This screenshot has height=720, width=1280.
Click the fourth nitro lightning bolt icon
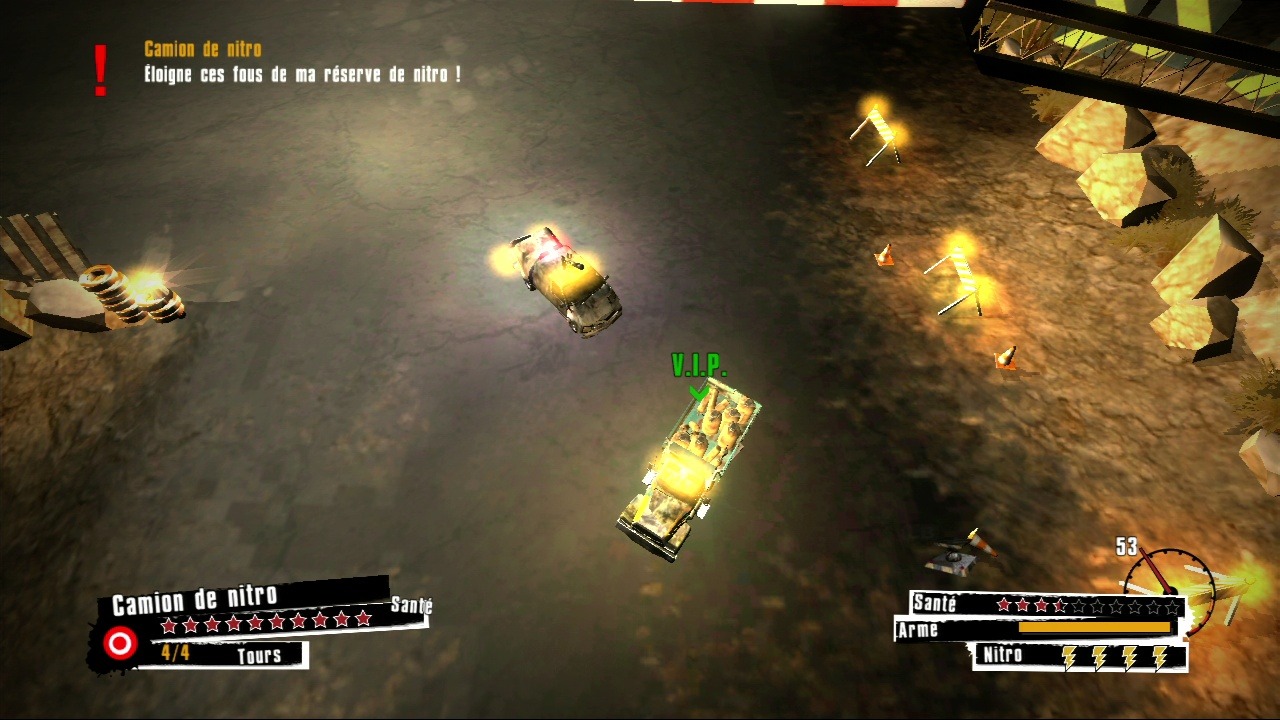click(1160, 657)
